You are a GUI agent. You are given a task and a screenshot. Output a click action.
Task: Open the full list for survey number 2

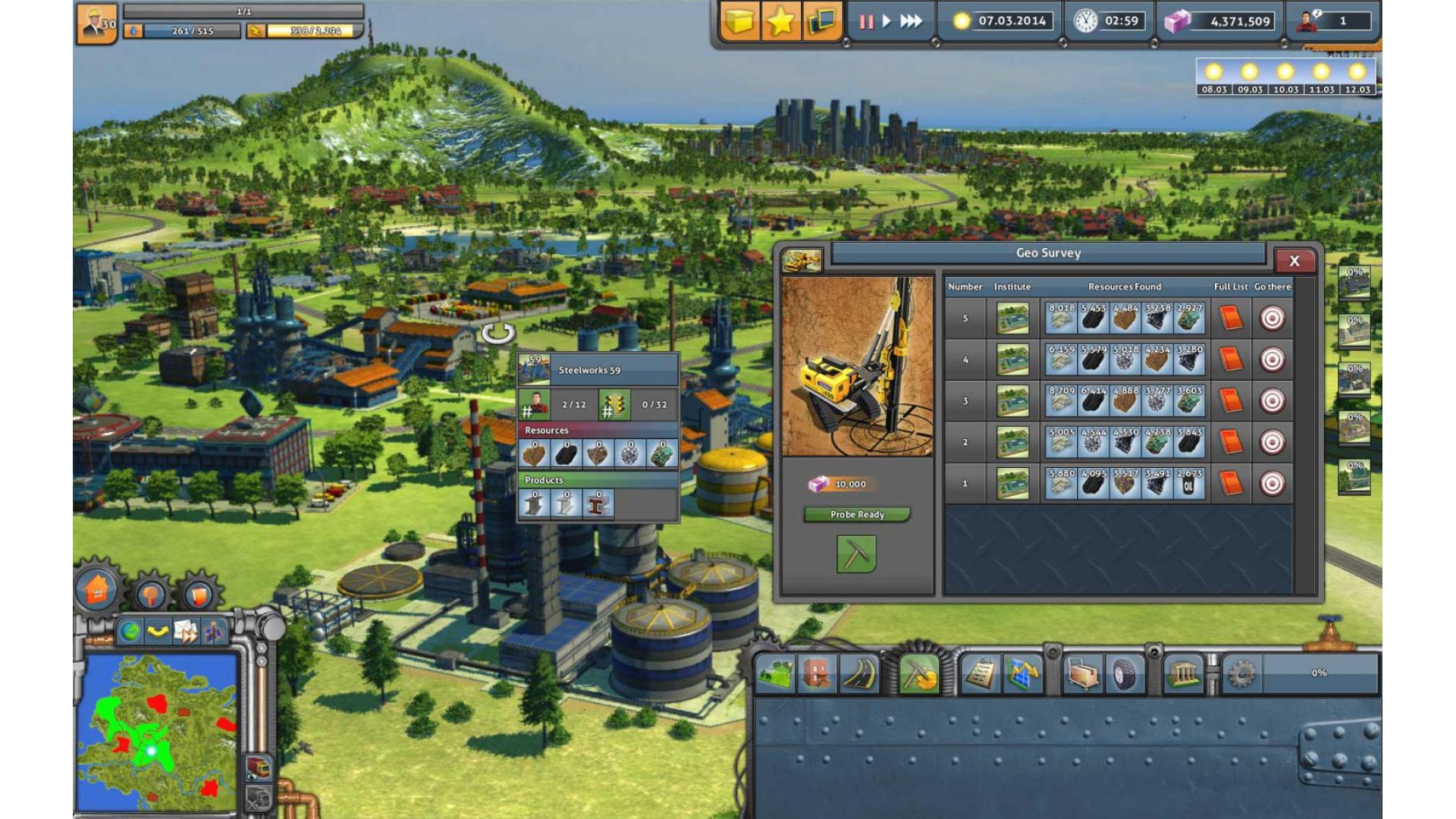[x=1231, y=442]
